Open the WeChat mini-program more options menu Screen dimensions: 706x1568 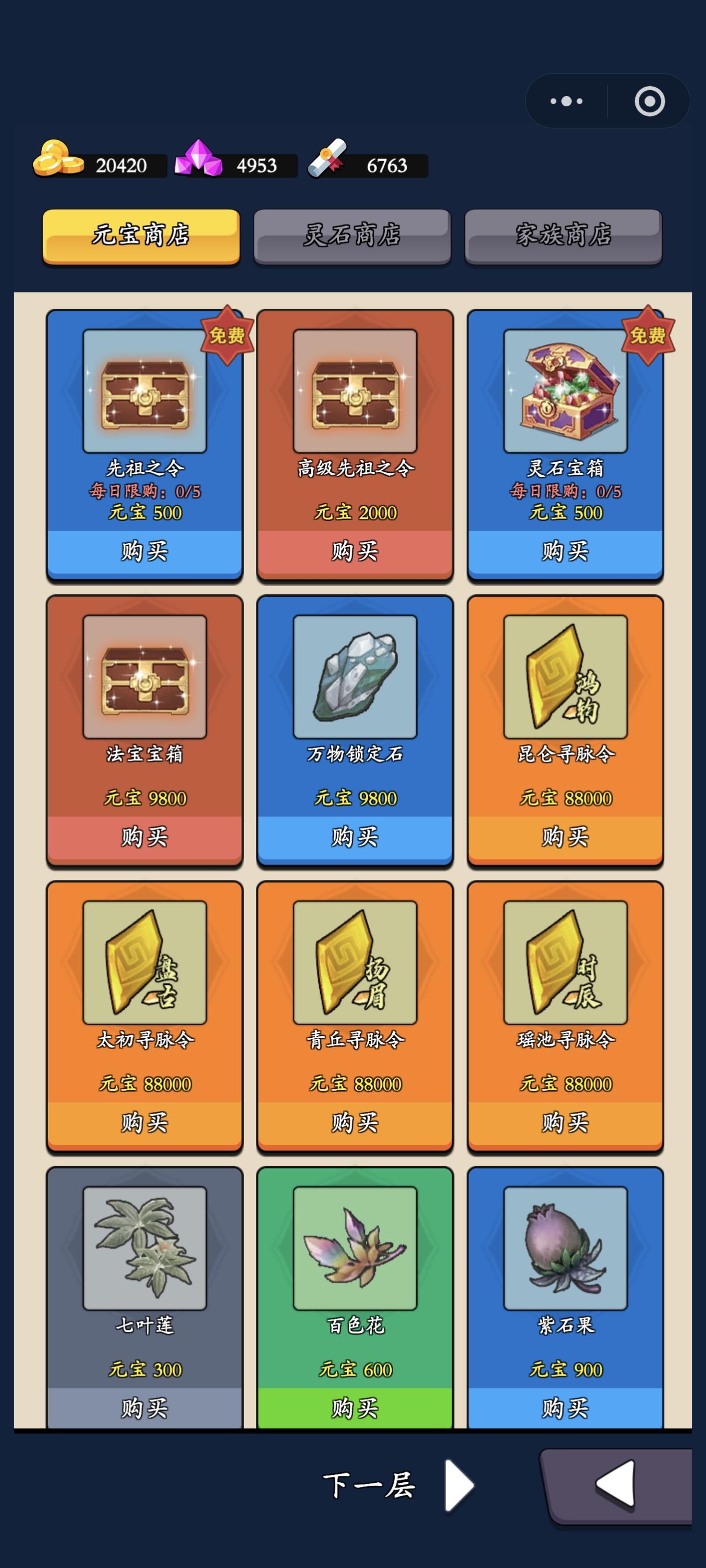[566, 100]
